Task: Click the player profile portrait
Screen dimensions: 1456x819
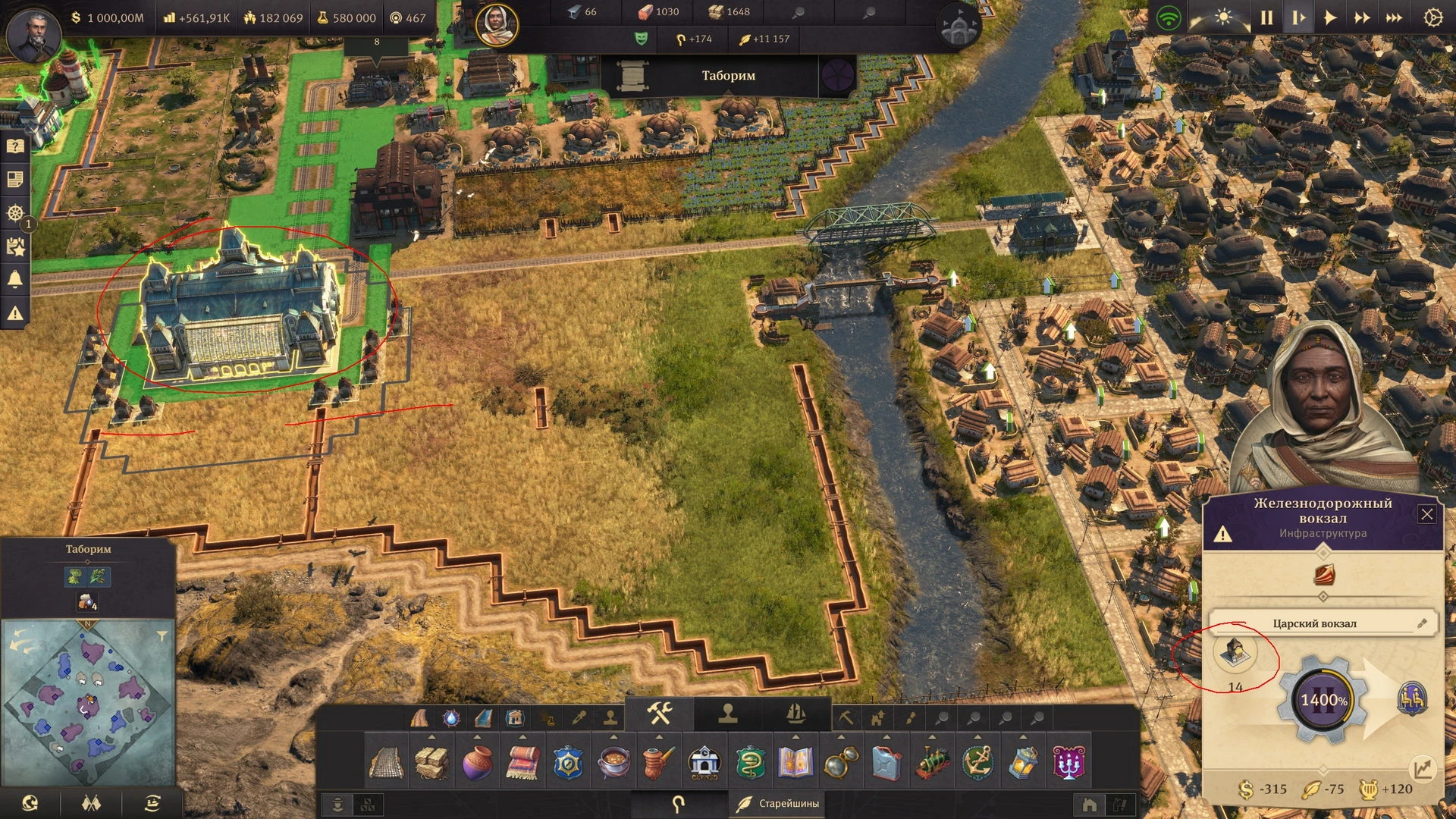Action: (33, 33)
